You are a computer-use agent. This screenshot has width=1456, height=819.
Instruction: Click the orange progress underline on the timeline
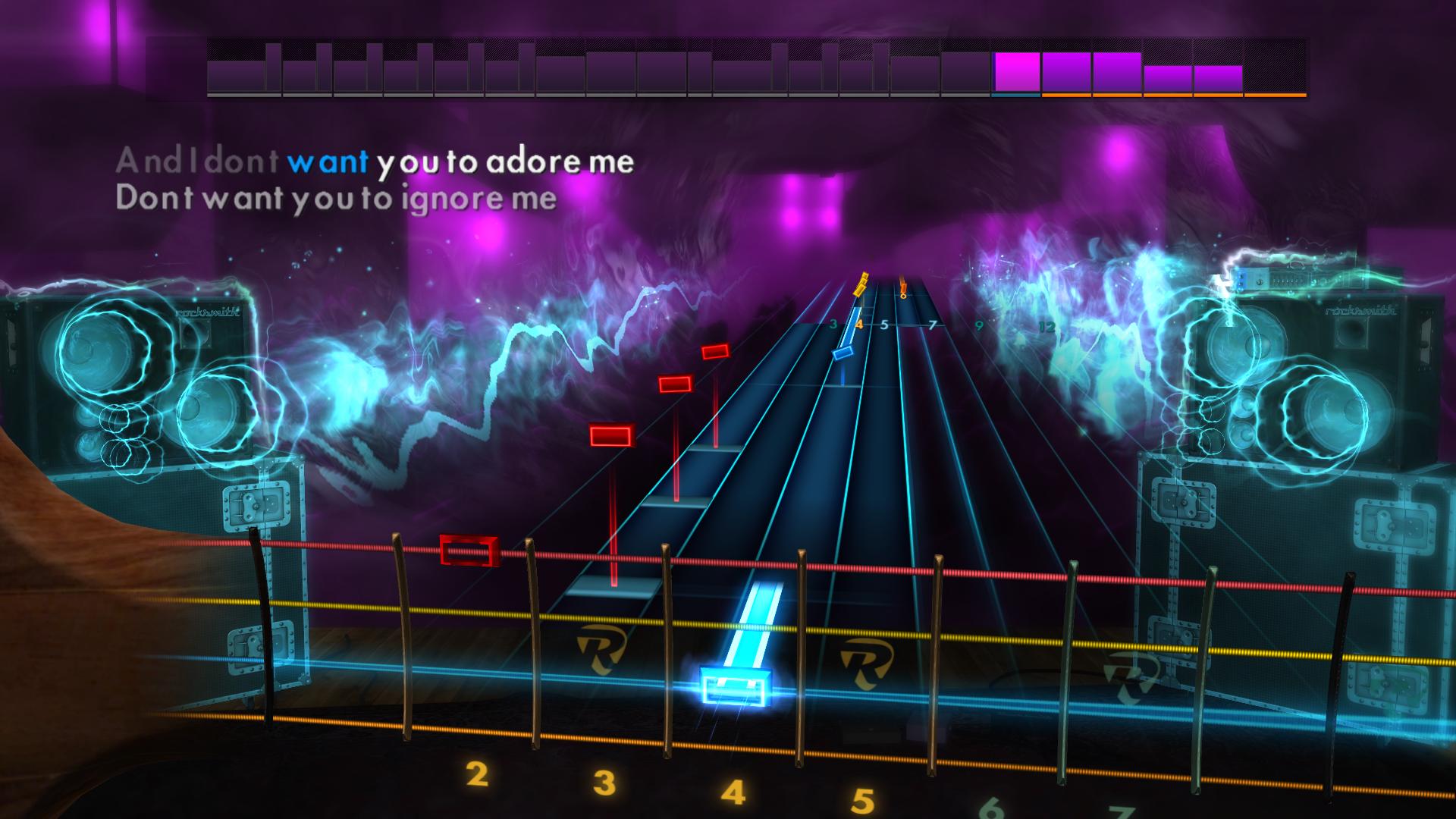(x=1175, y=96)
